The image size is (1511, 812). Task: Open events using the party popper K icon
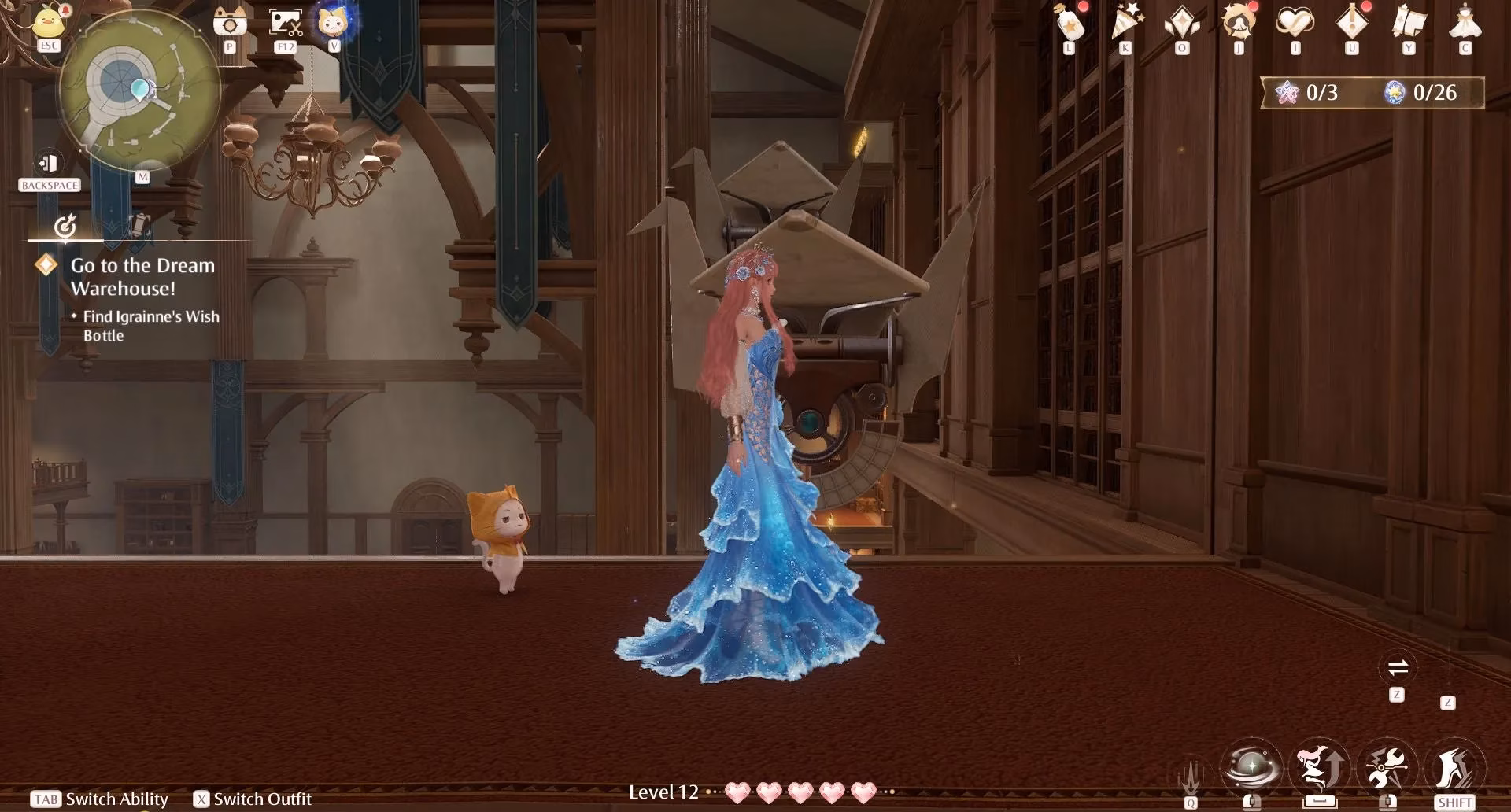1127,24
